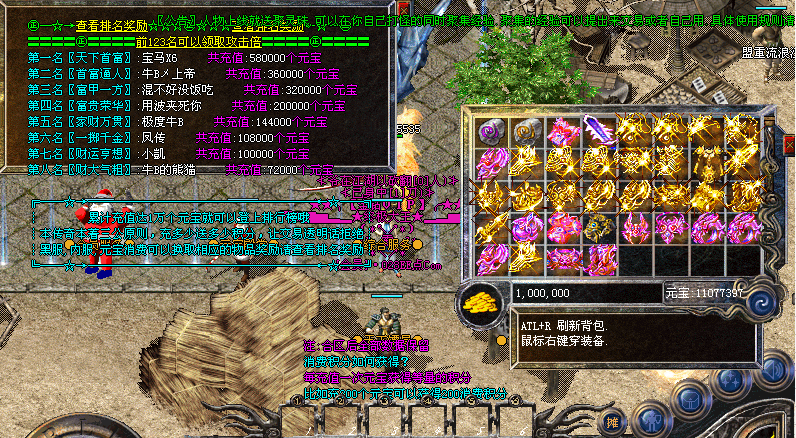
Task: Click the gold coin pile icon
Action: [483, 301]
